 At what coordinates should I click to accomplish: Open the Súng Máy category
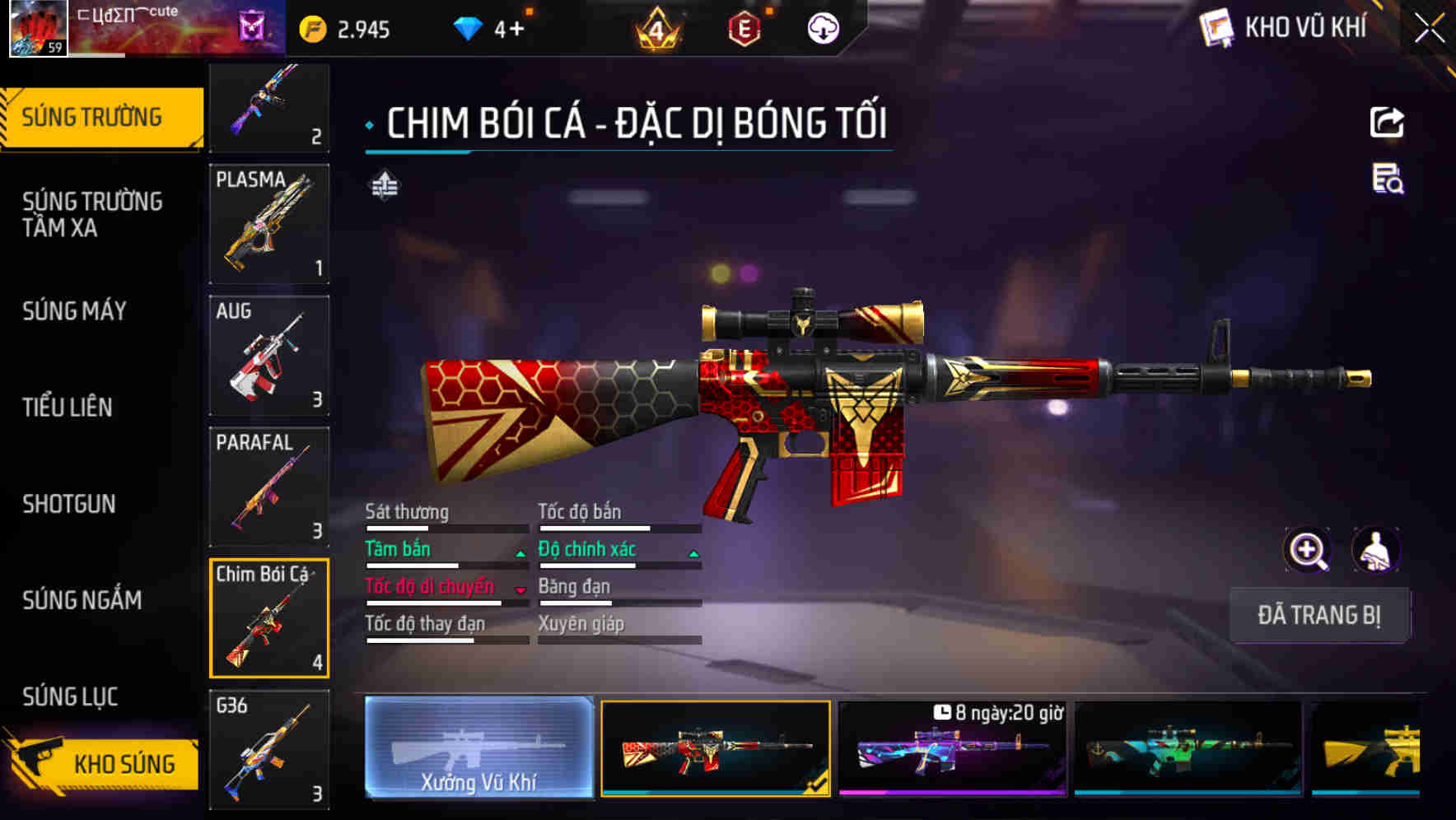point(74,311)
